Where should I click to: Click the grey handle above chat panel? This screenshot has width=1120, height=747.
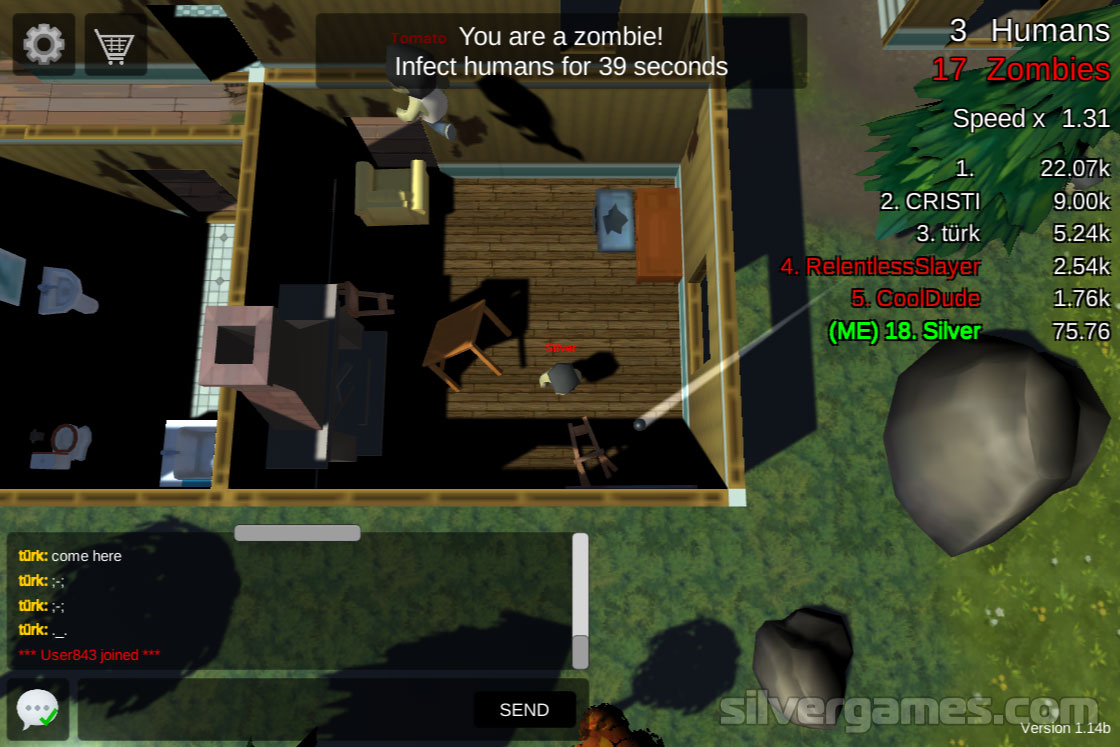(297, 533)
